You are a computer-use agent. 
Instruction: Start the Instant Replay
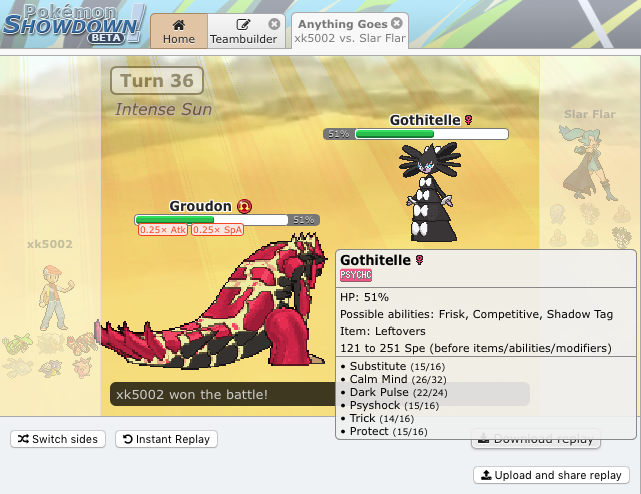(x=166, y=439)
